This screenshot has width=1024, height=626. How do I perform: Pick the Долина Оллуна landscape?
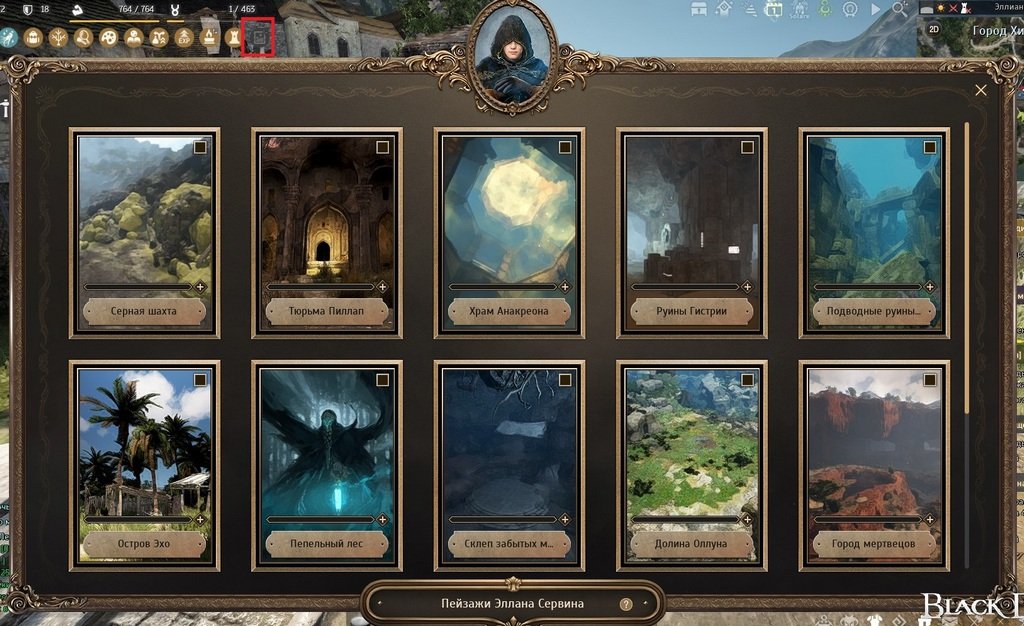click(x=692, y=448)
